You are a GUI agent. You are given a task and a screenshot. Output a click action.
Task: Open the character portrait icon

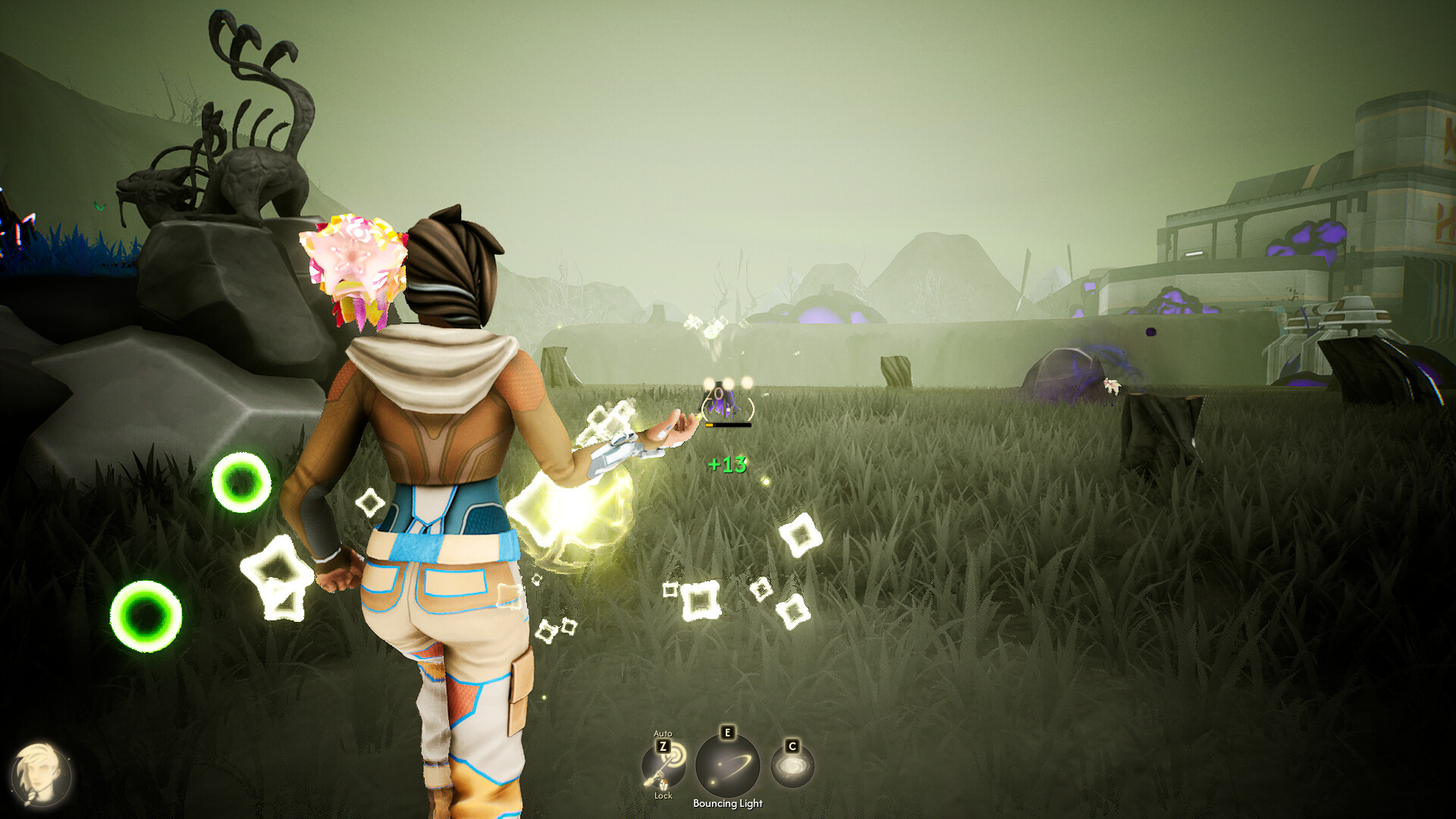pos(40,775)
